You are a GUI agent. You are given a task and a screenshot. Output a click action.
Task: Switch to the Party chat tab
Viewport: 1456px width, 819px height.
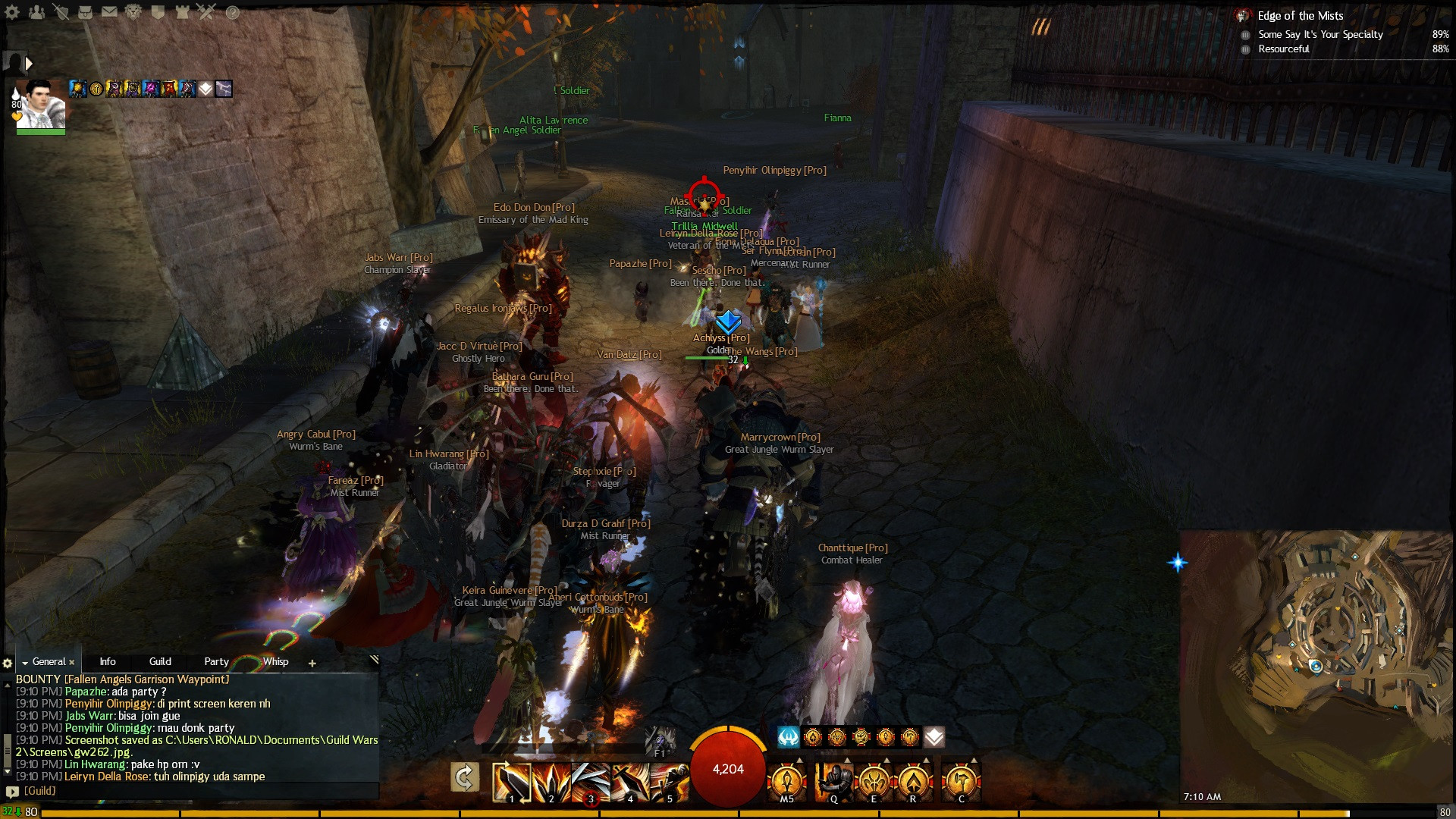coord(216,662)
